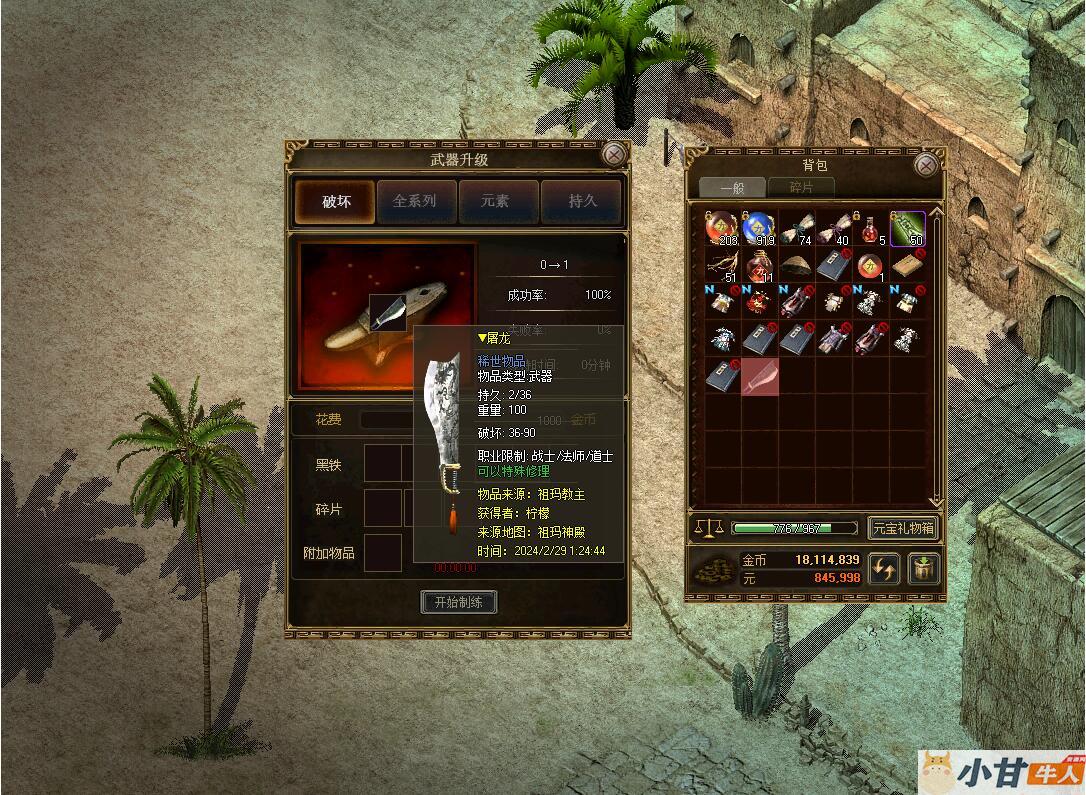Switch to the 持久 tab
This screenshot has width=1086, height=795.
click(580, 201)
